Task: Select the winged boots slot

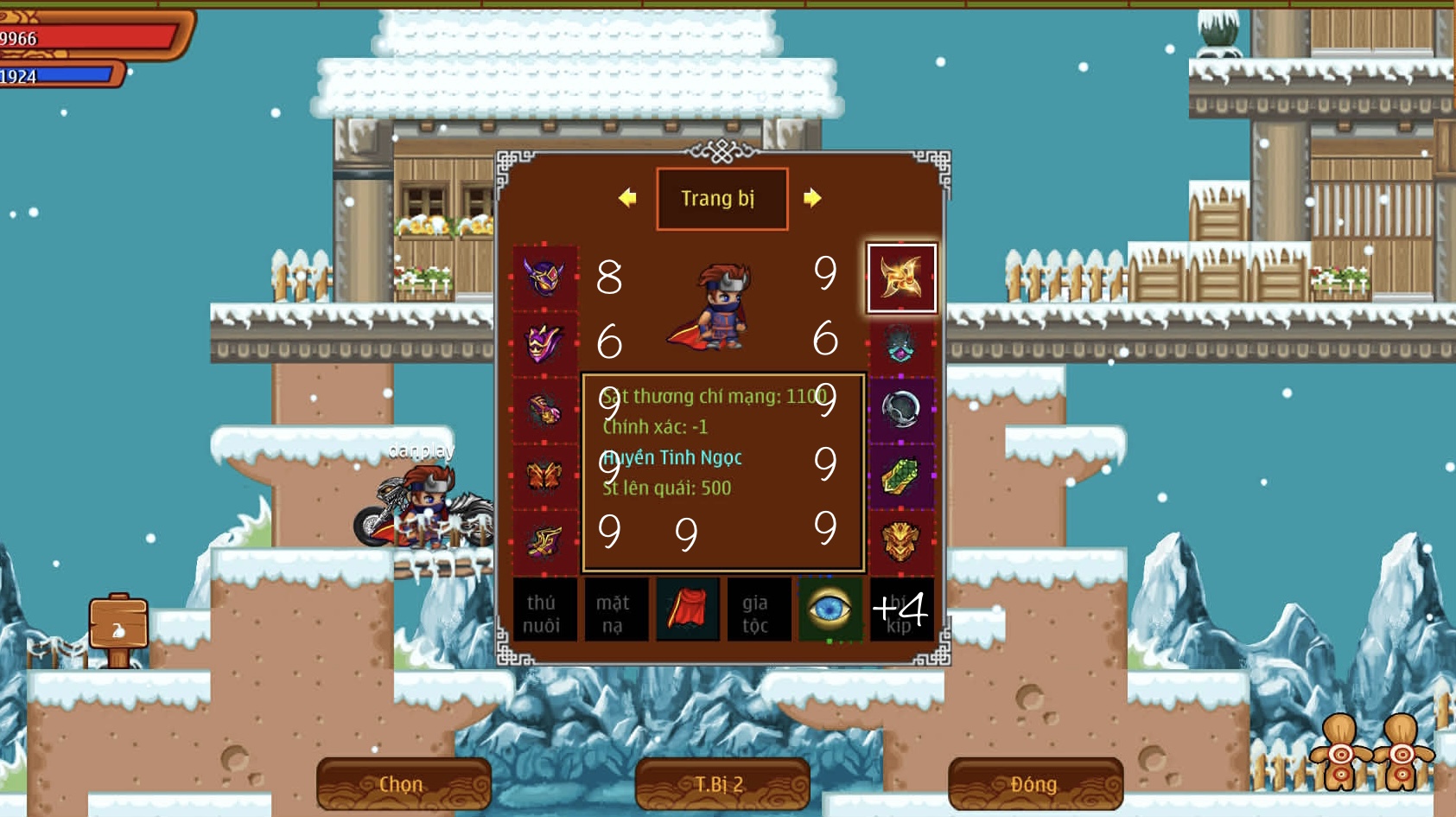Action: tap(545, 542)
